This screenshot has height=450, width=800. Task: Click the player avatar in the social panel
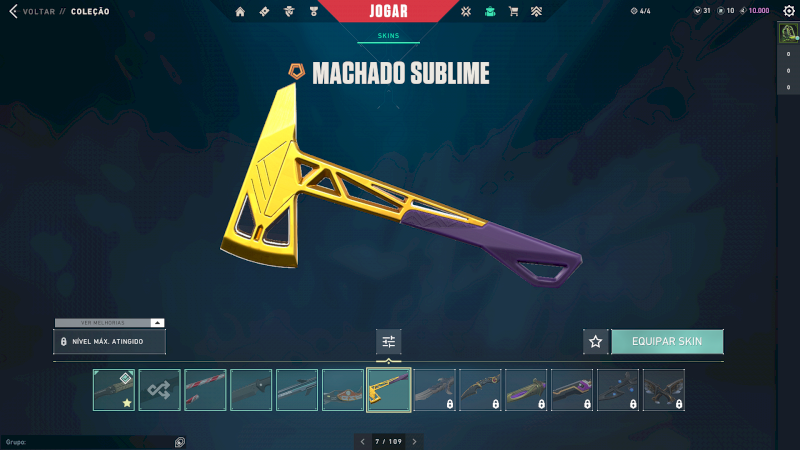coord(786,33)
